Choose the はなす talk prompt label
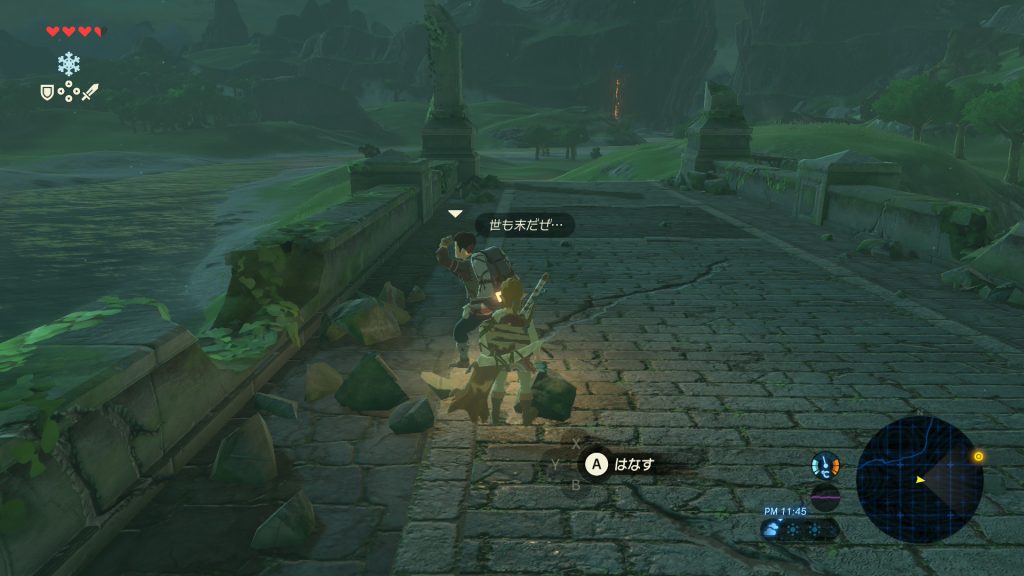The height and width of the screenshot is (576, 1024). (633, 464)
